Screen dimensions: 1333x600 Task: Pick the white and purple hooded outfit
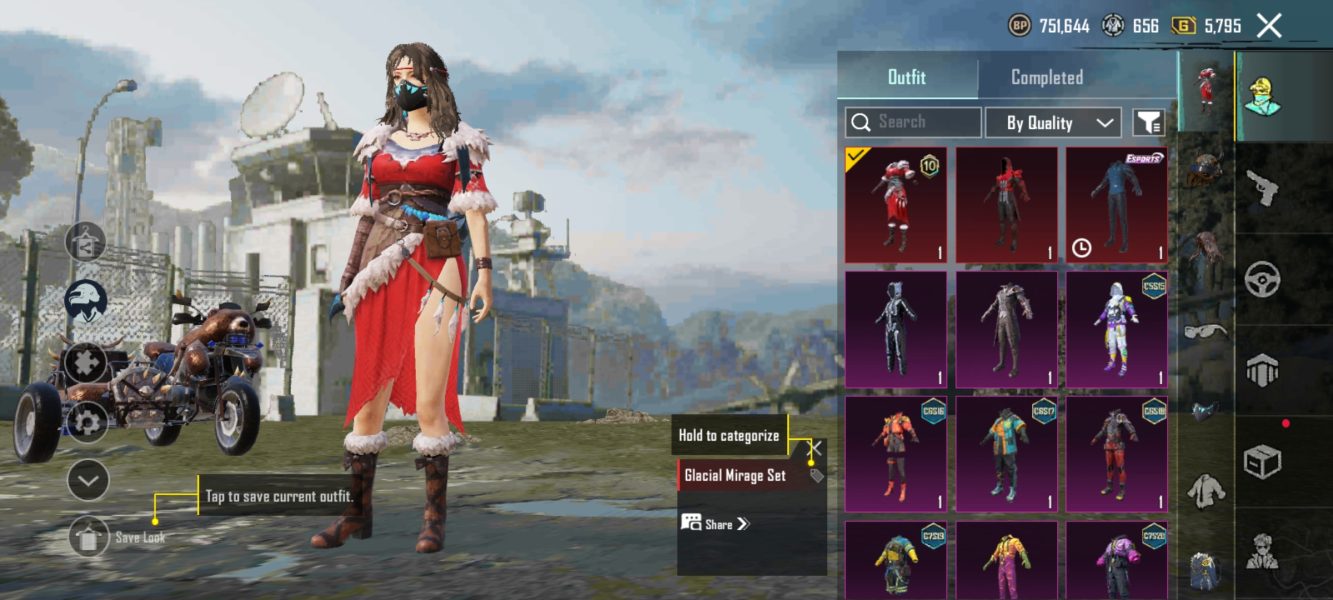click(x=1116, y=328)
